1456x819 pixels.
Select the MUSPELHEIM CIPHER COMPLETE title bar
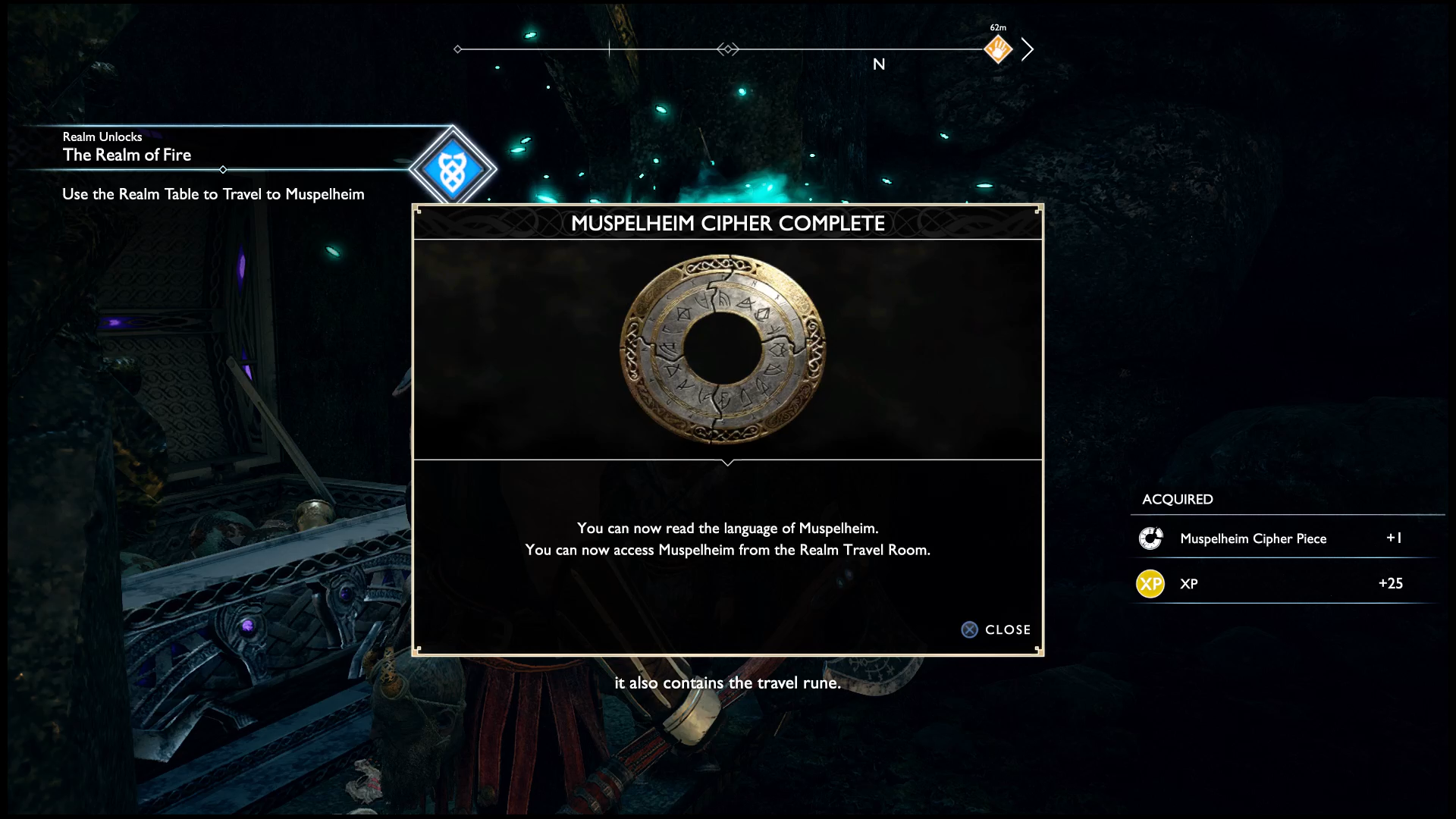pos(728,223)
